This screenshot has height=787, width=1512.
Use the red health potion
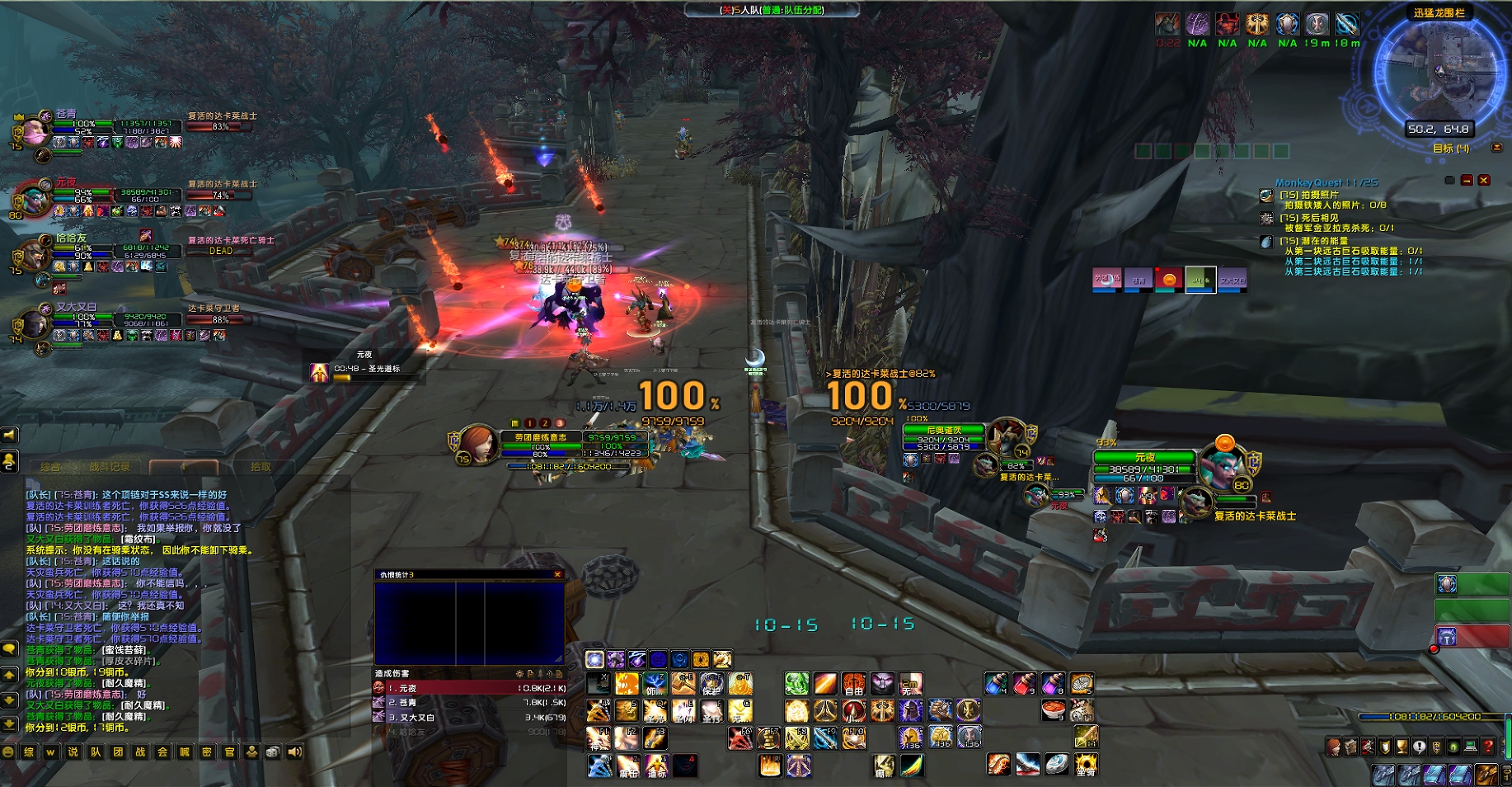click(x=1025, y=683)
